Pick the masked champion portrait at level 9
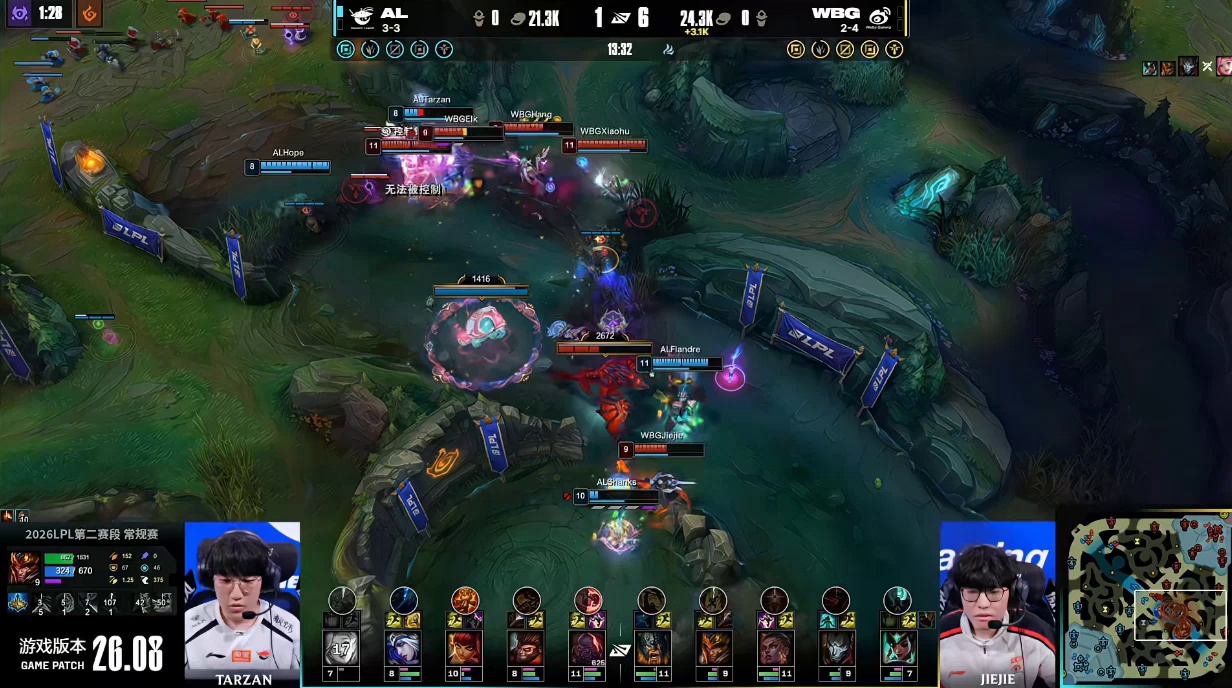The image size is (1232, 688). (x=835, y=648)
